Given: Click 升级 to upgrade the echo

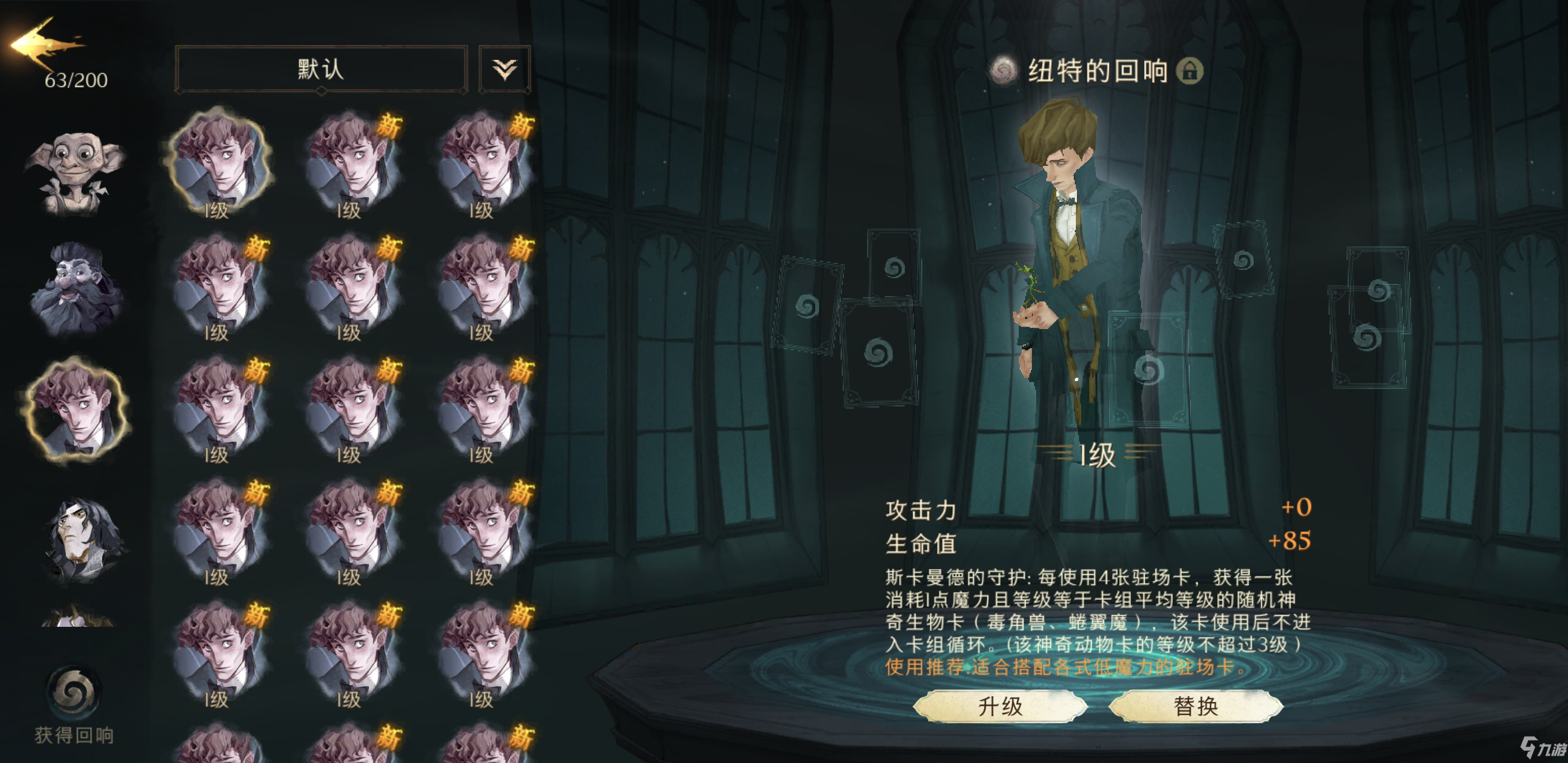Looking at the screenshot, I should tap(1000, 706).
